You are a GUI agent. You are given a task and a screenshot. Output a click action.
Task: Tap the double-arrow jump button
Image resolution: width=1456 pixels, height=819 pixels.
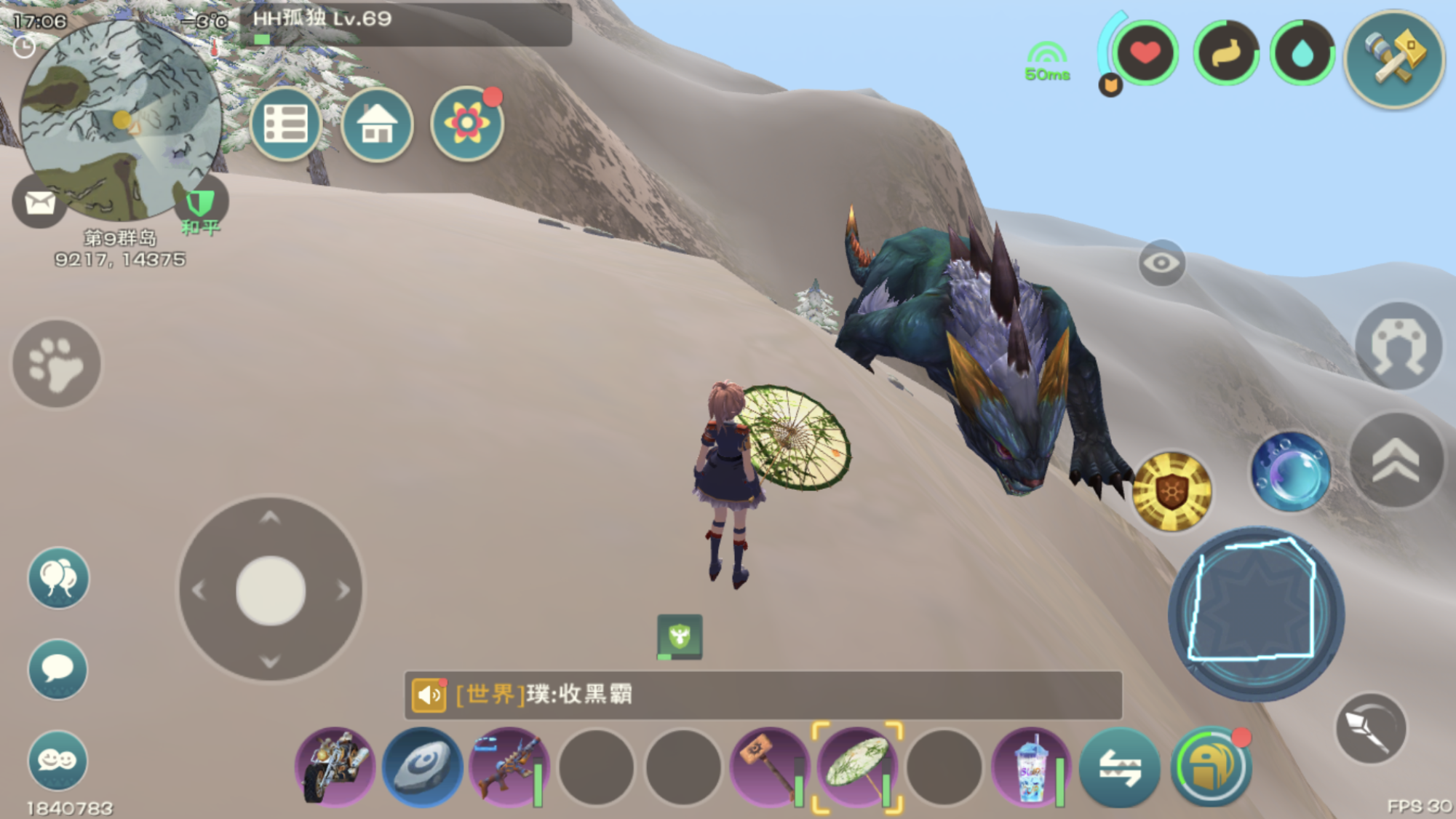click(x=1396, y=460)
